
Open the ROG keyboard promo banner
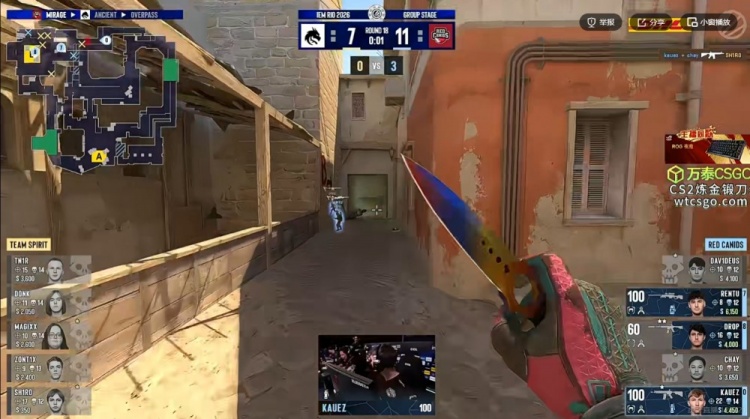(706, 148)
